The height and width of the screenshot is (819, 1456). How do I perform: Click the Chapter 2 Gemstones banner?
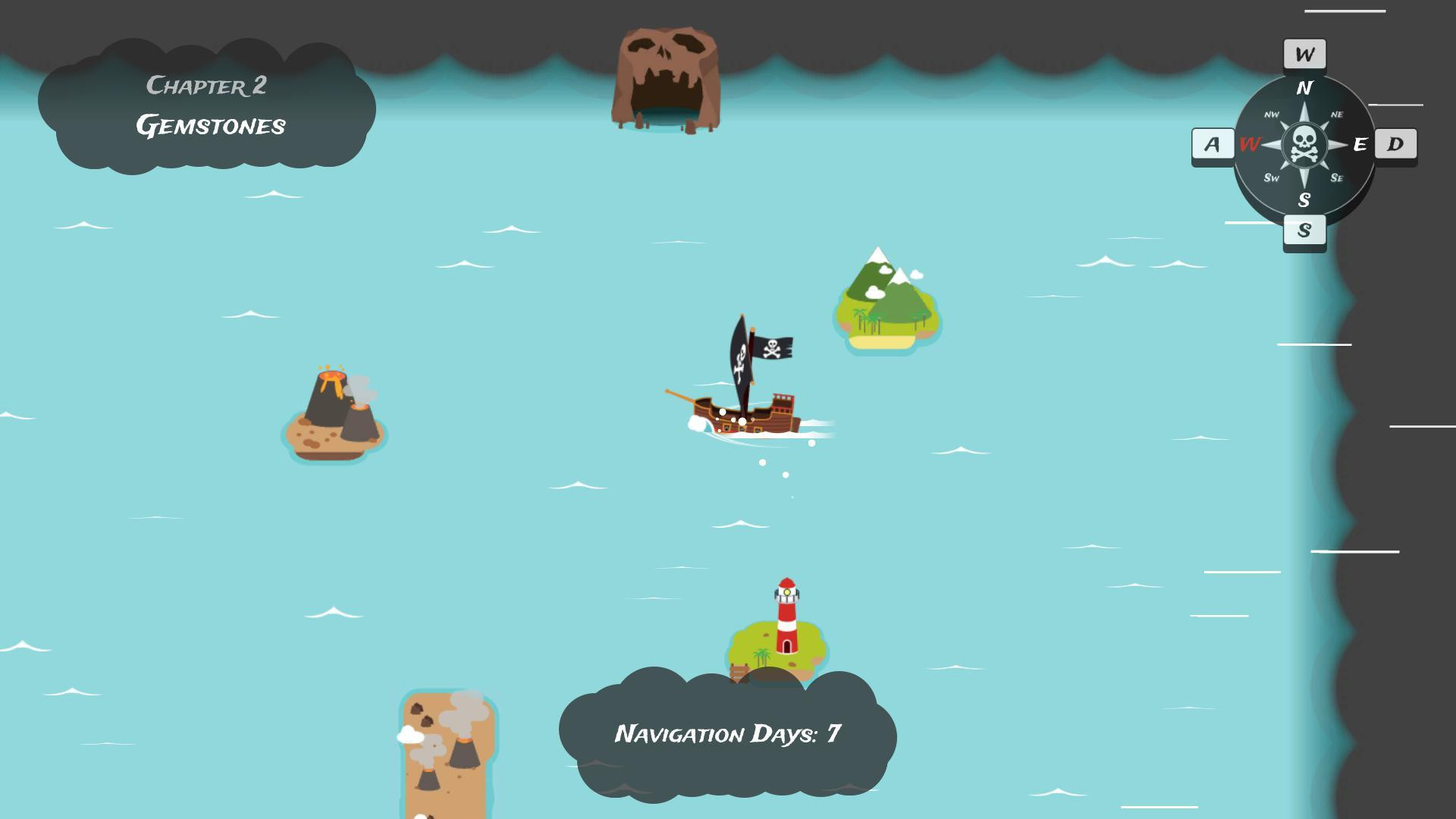pyautogui.click(x=211, y=106)
